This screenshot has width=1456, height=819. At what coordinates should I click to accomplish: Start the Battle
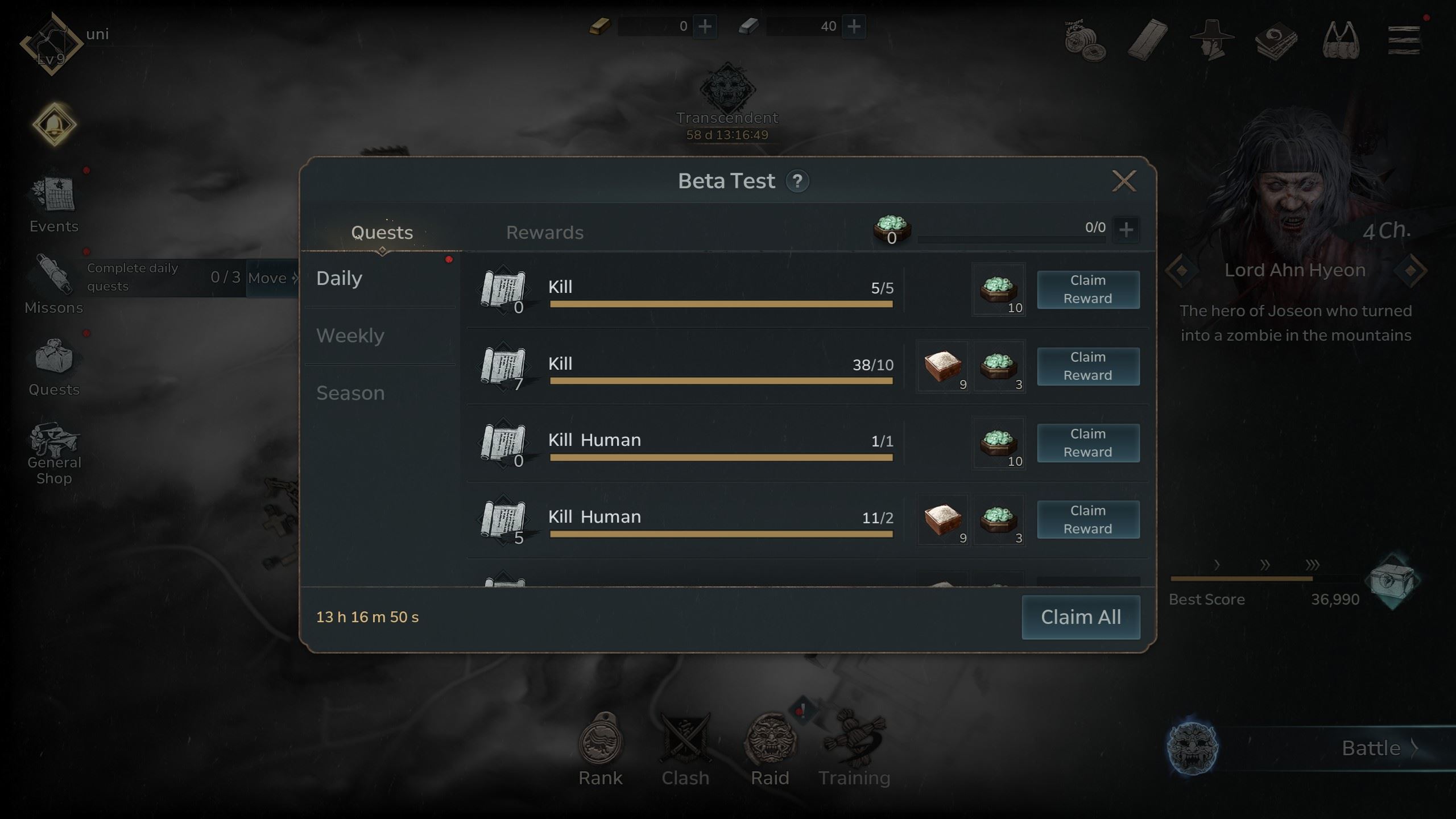1371,748
